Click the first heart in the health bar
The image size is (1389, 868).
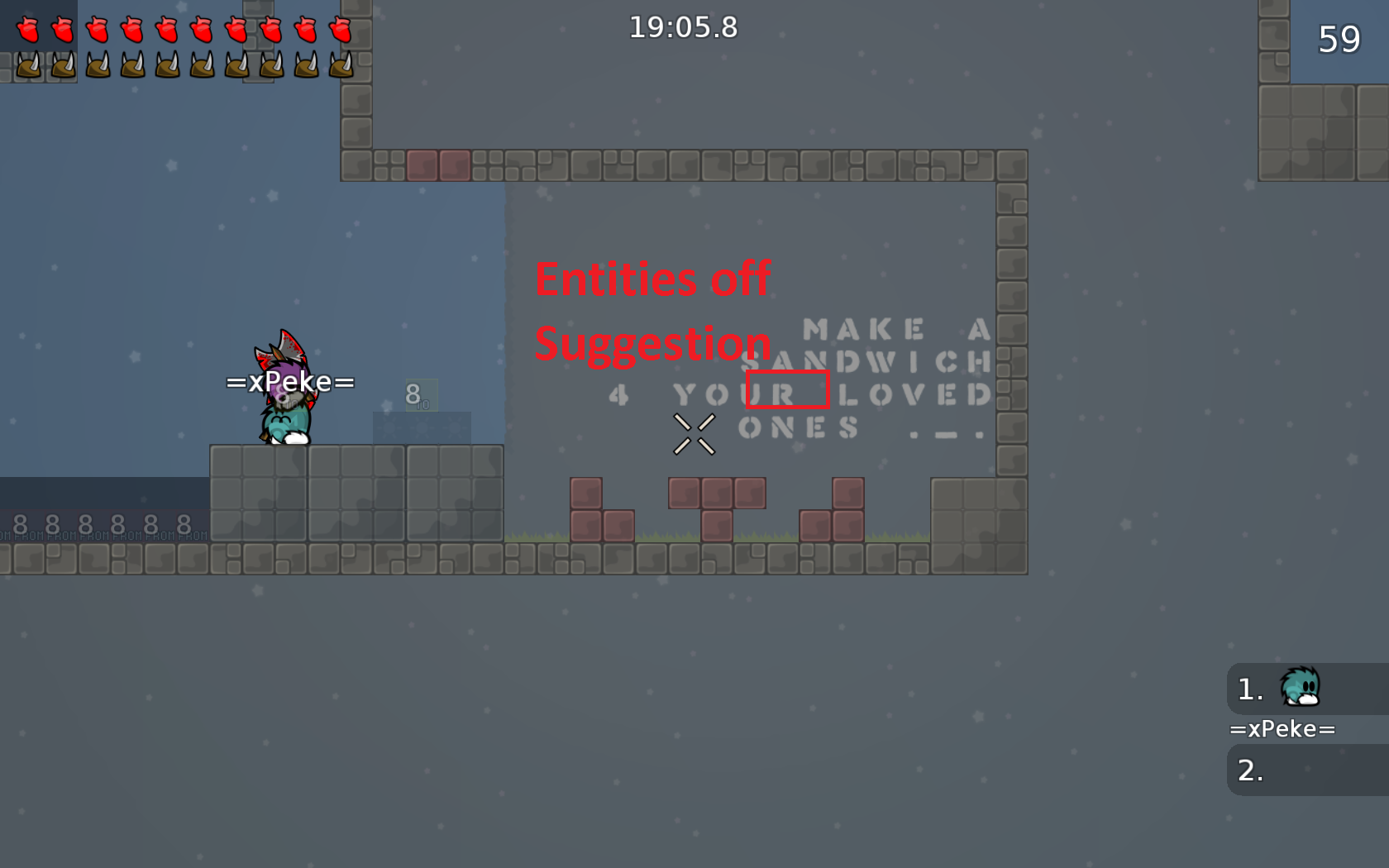coord(28,29)
